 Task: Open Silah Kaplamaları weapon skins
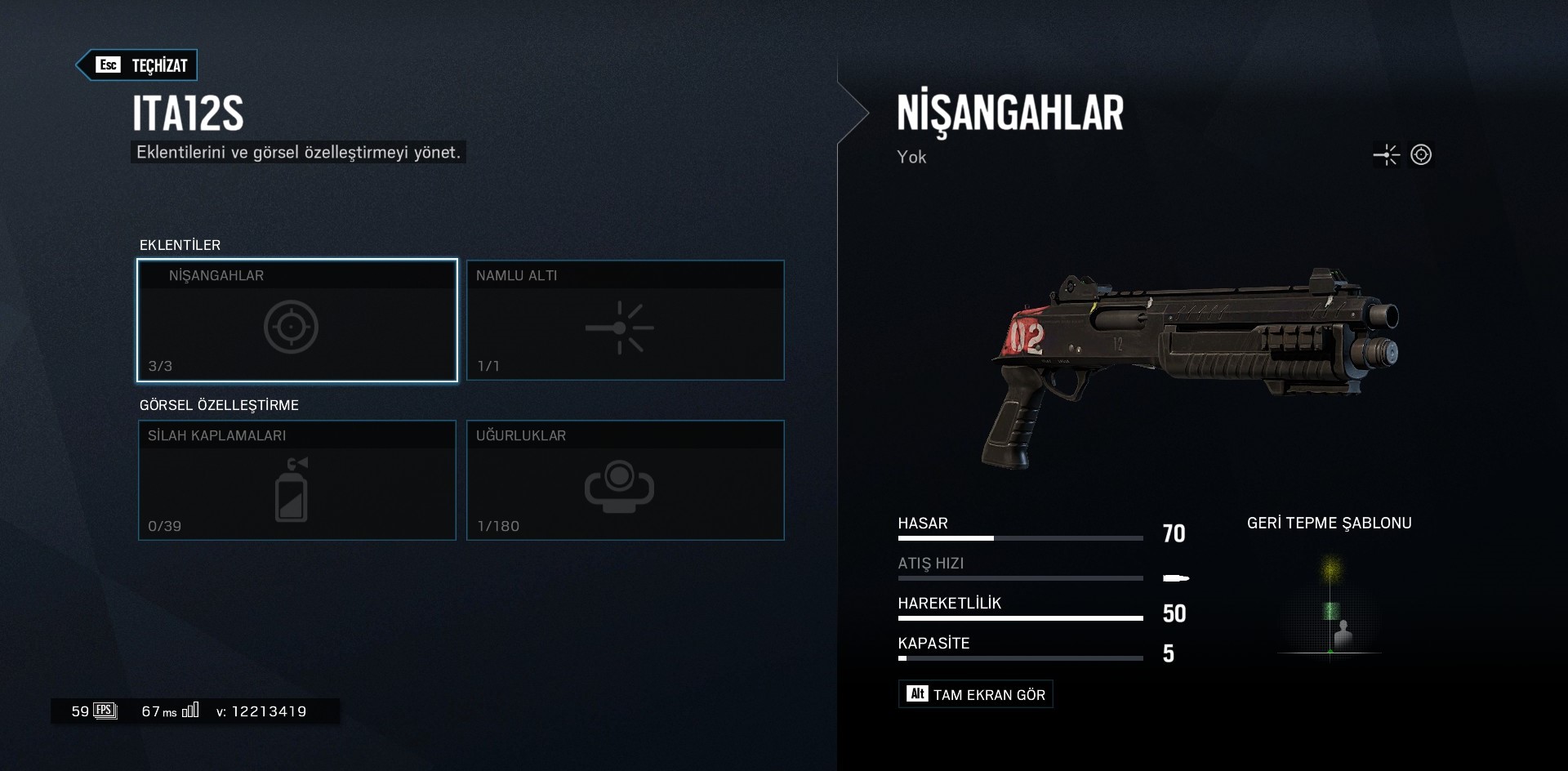point(297,480)
